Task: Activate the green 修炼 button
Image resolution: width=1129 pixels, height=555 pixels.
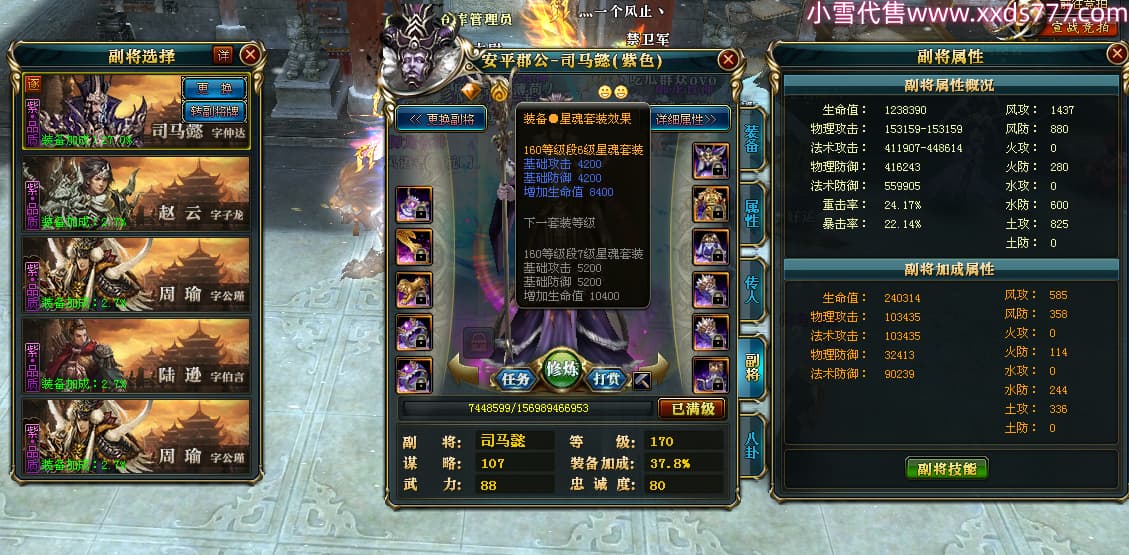Action: point(563,371)
